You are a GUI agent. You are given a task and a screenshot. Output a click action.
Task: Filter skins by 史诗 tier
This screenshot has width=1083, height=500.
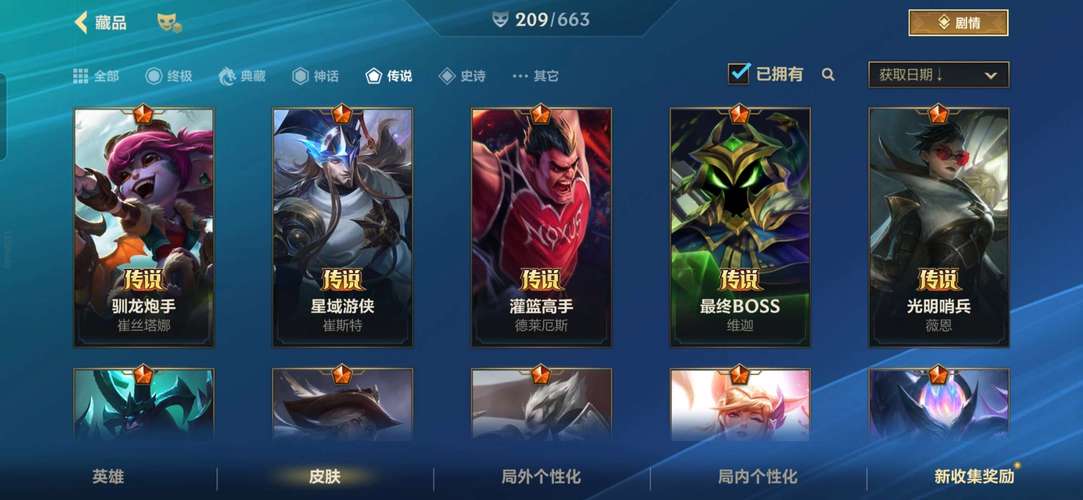click(462, 76)
